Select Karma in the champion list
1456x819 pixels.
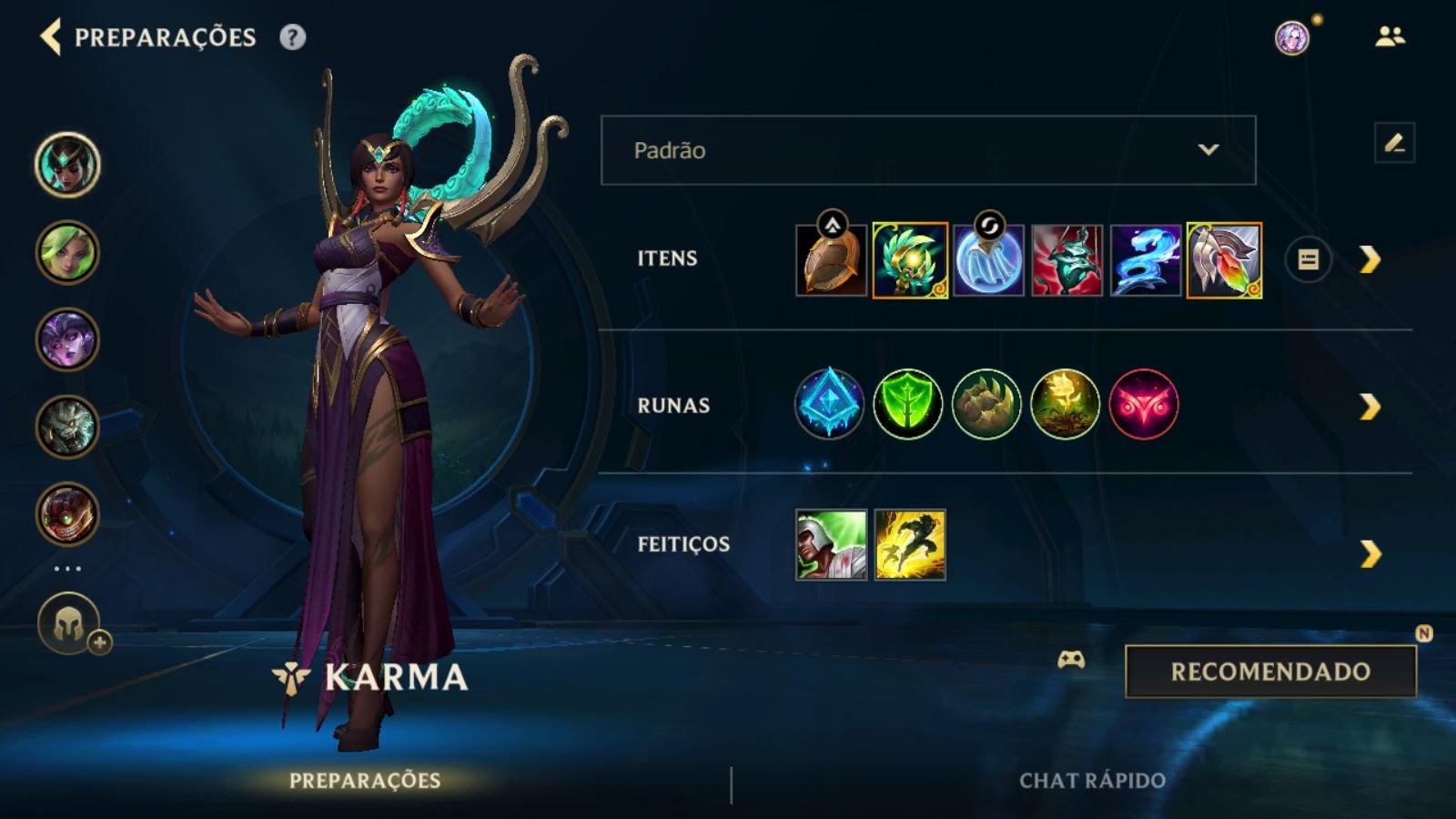coord(67,165)
